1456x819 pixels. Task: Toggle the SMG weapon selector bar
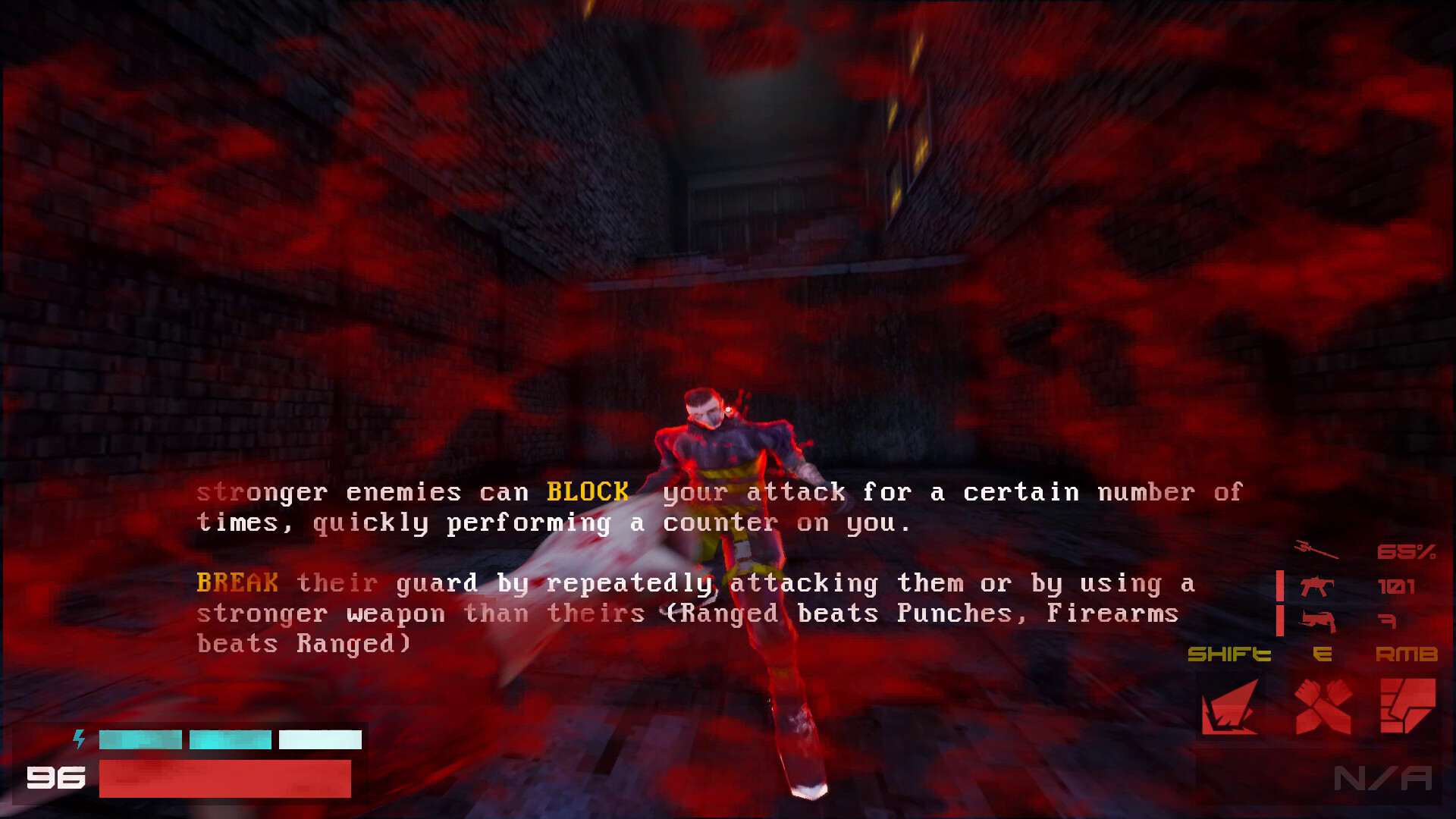(1279, 585)
